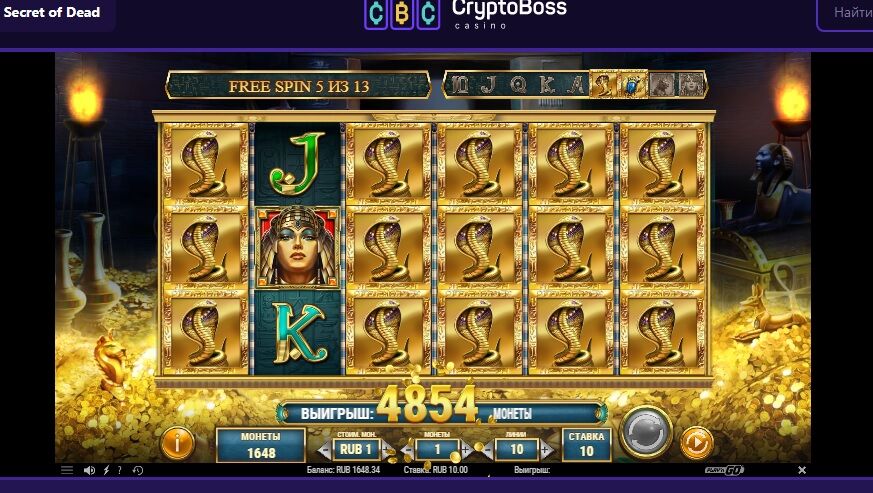Lower the number of coins per line
873x493 pixels.
pyautogui.click(x=410, y=450)
